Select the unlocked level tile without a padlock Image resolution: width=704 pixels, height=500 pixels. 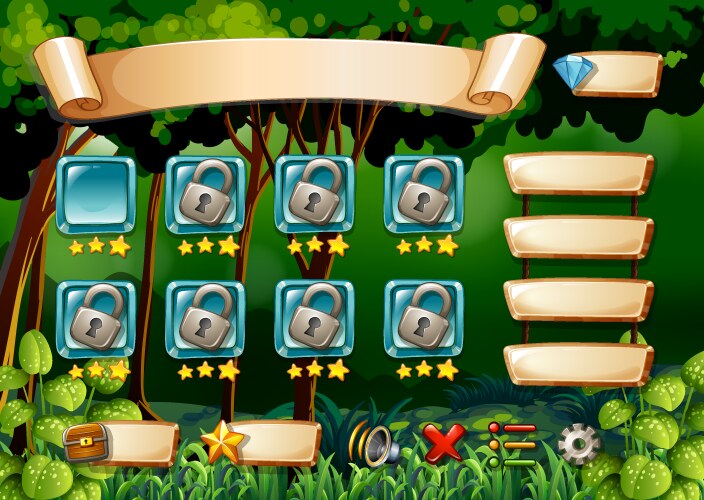pyautogui.click(x=96, y=195)
